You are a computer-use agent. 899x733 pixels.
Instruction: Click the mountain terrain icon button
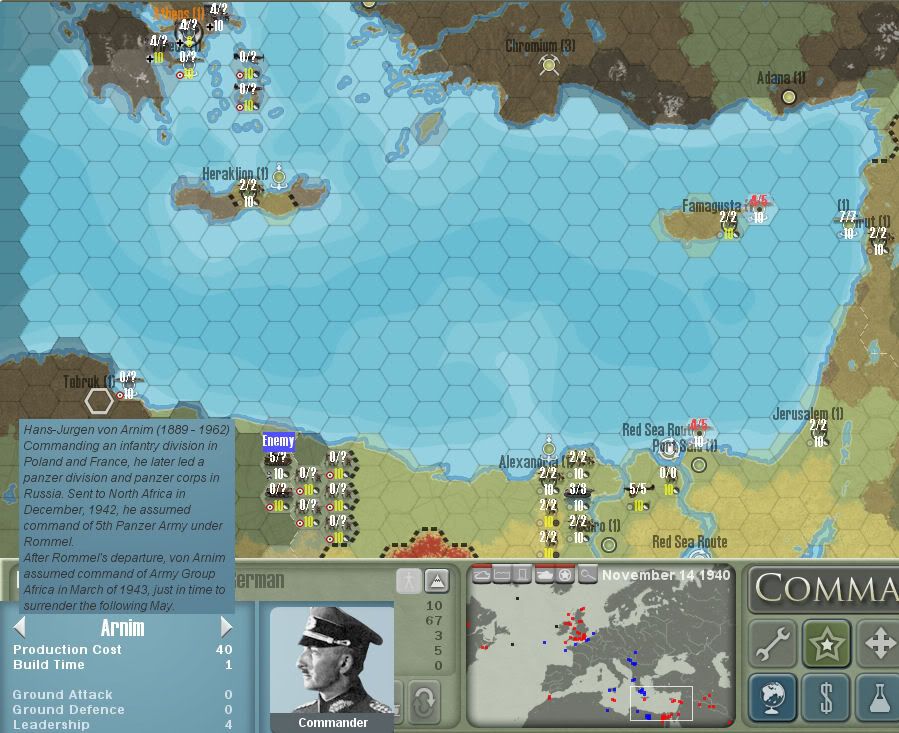click(436, 581)
